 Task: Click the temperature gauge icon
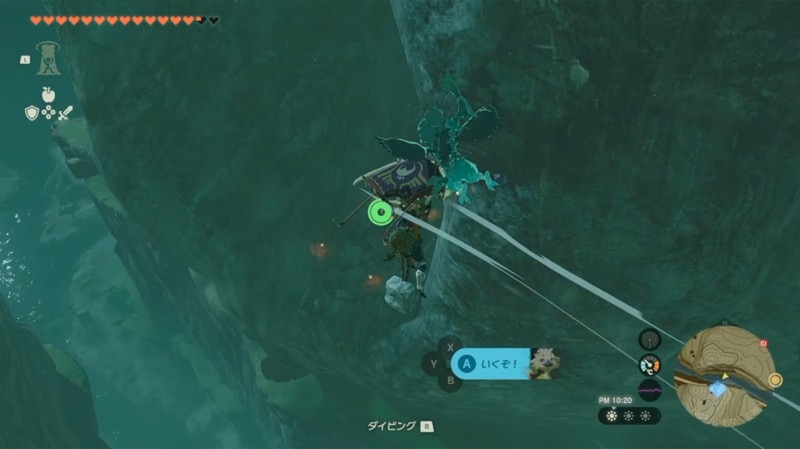click(x=648, y=365)
